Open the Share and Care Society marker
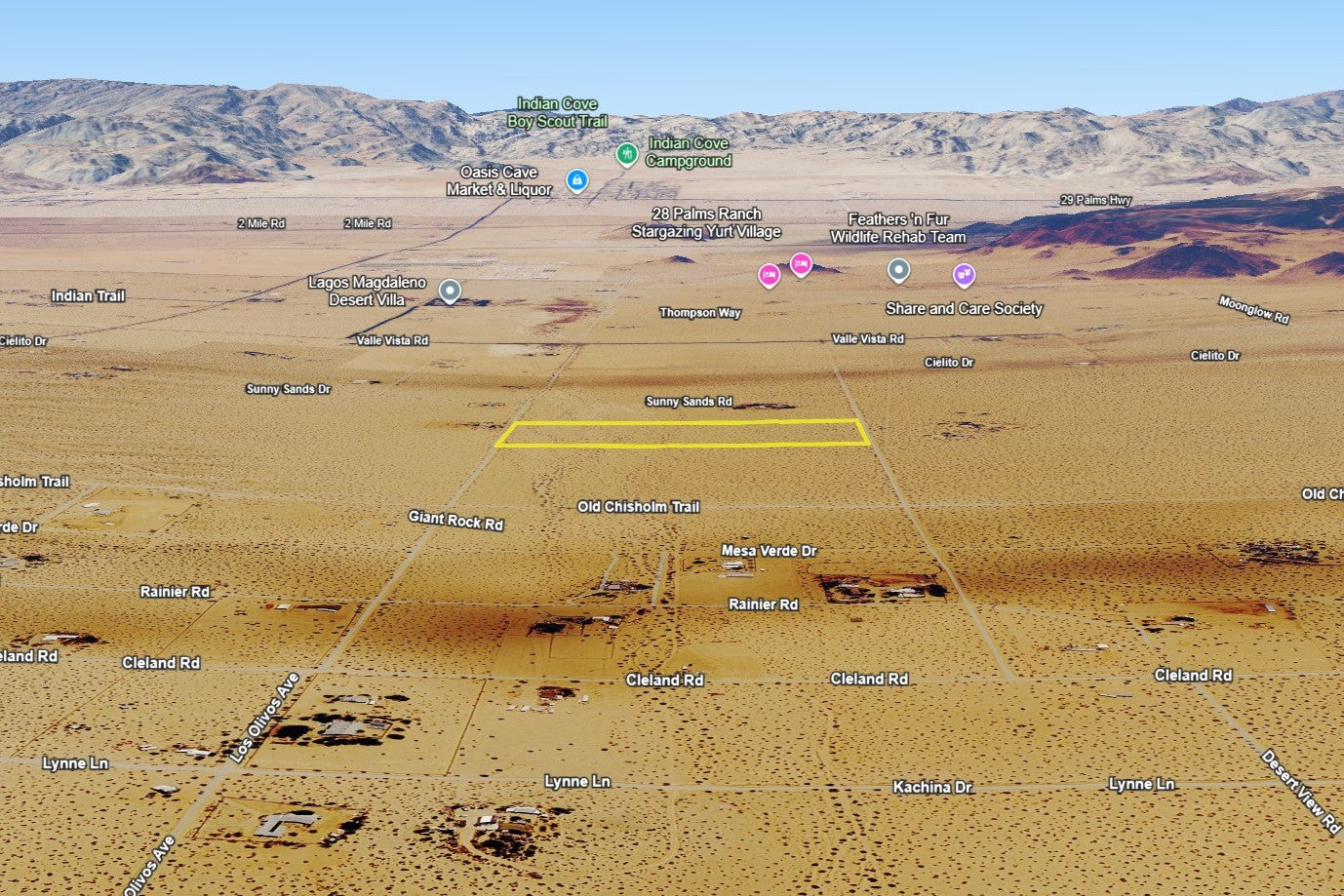Screen dimensions: 1344x896 964,275
